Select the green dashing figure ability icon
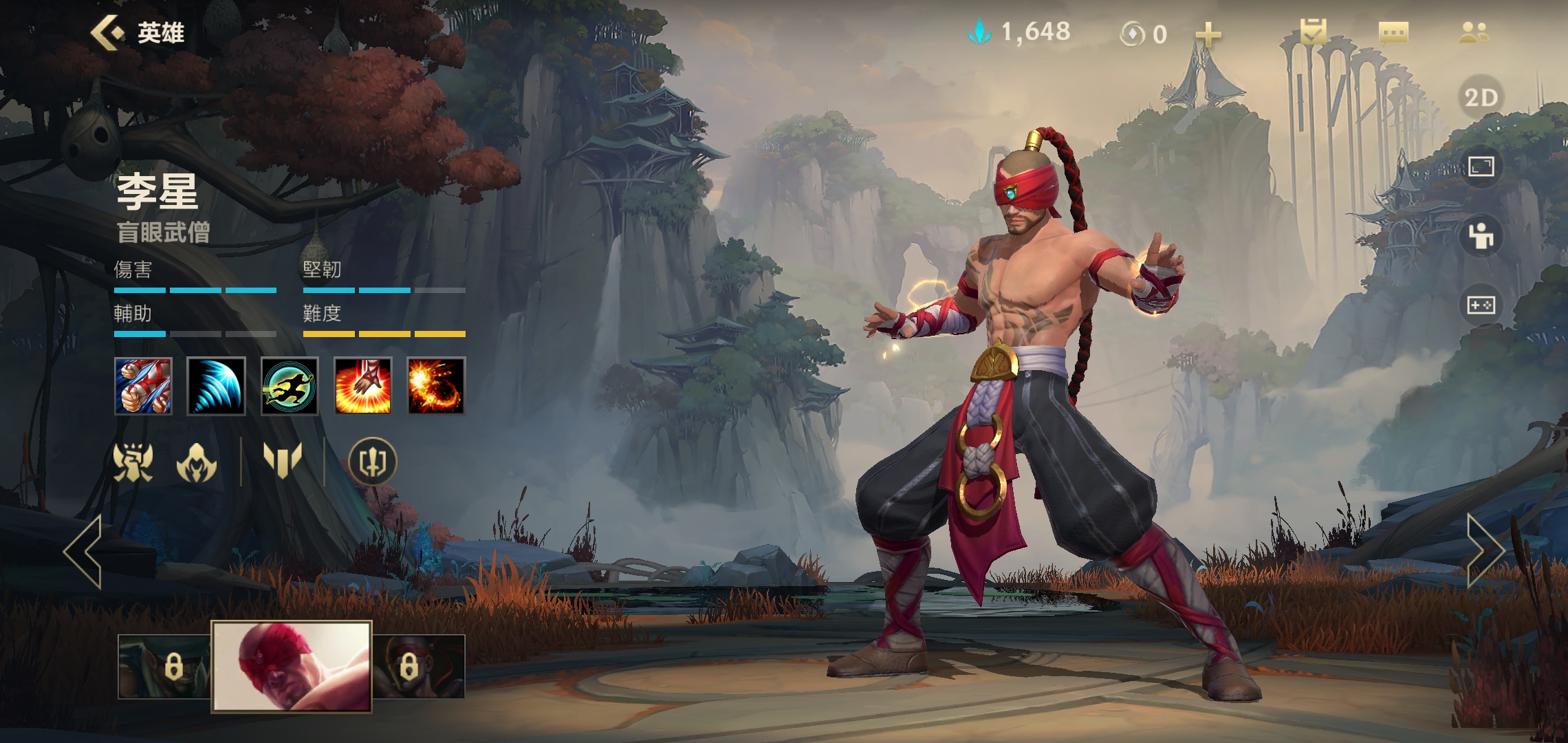The width and height of the screenshot is (1568, 743). 290,386
